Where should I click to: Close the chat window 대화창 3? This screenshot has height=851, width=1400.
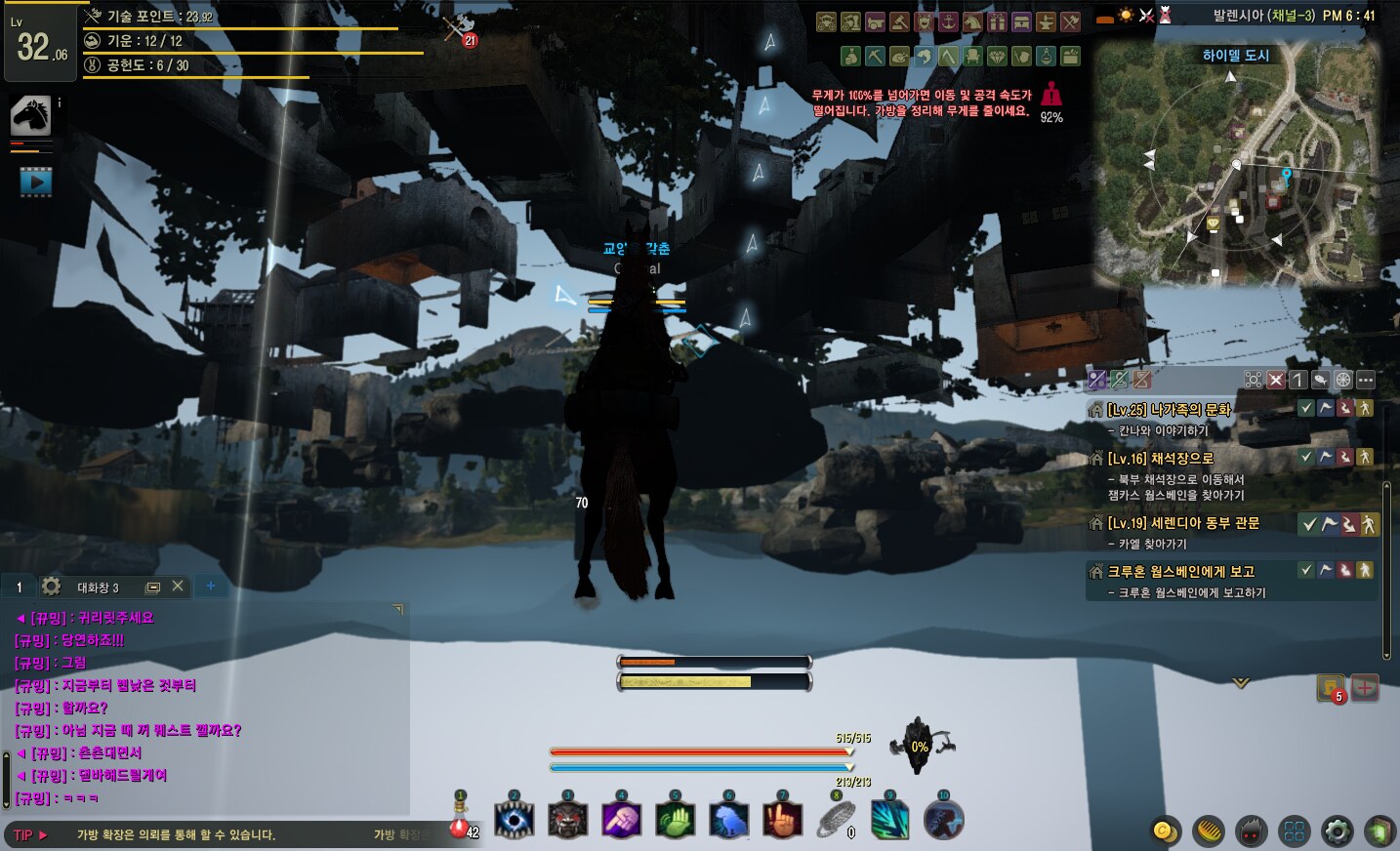178,587
